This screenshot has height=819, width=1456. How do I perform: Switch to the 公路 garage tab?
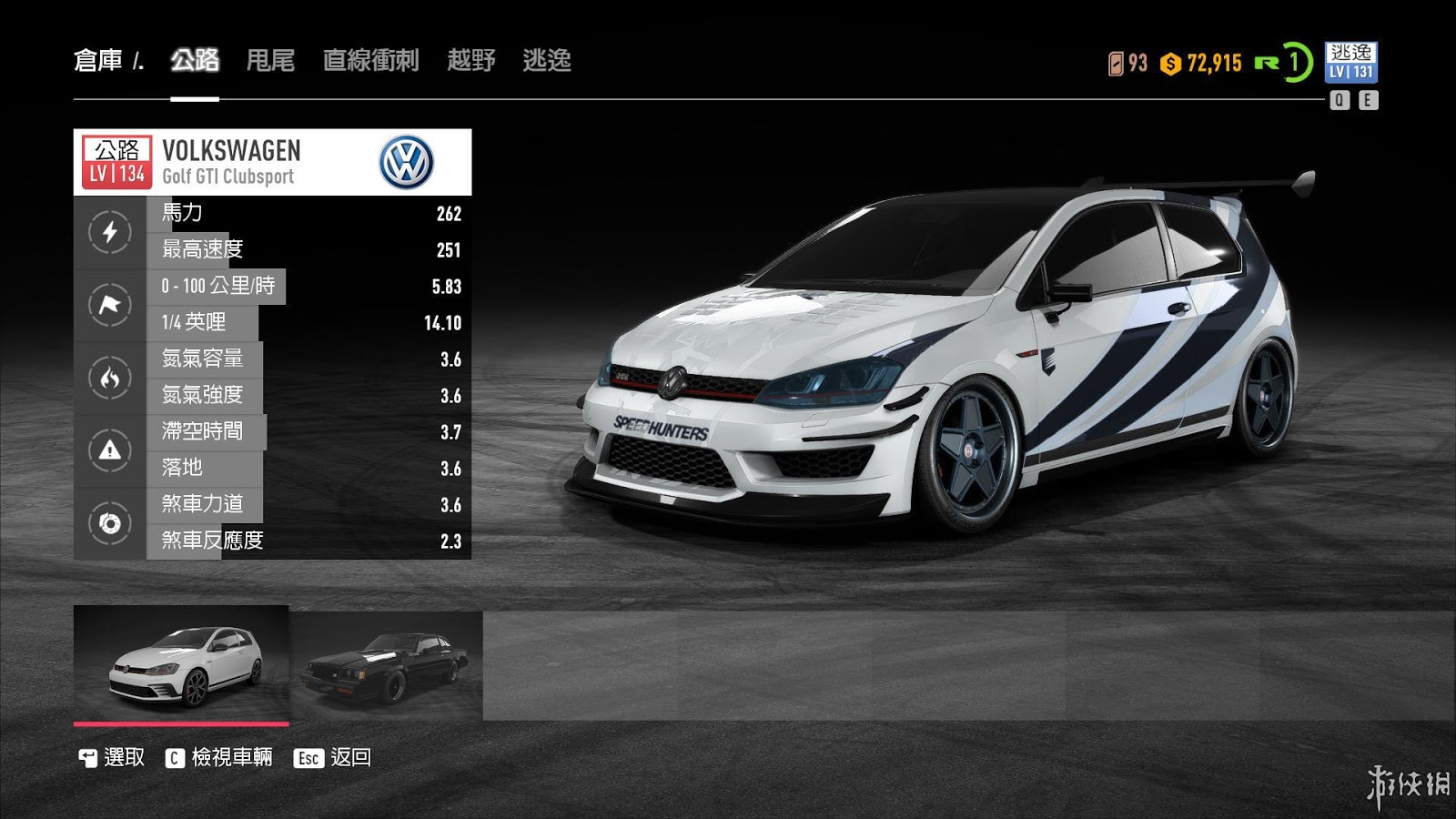tap(195, 60)
